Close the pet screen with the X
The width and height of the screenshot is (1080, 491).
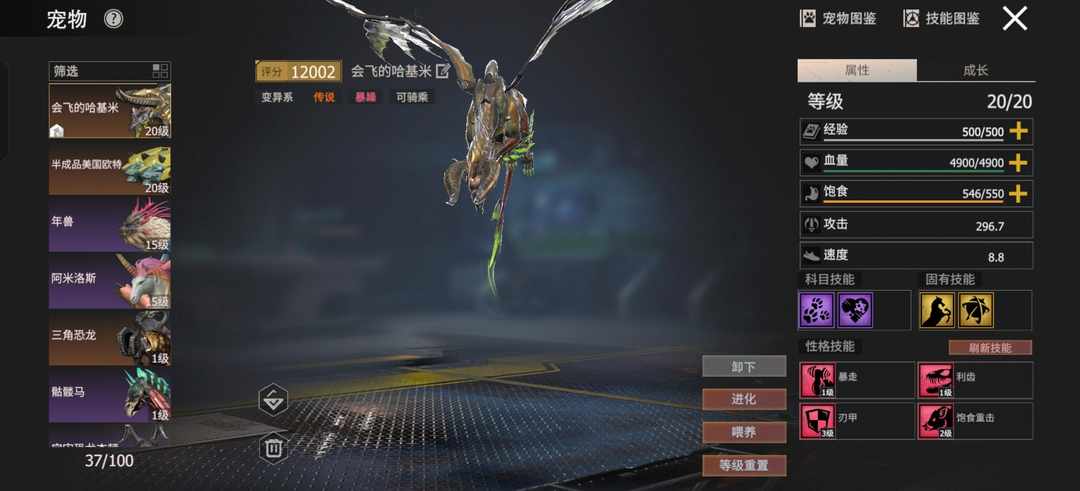coord(1015,19)
